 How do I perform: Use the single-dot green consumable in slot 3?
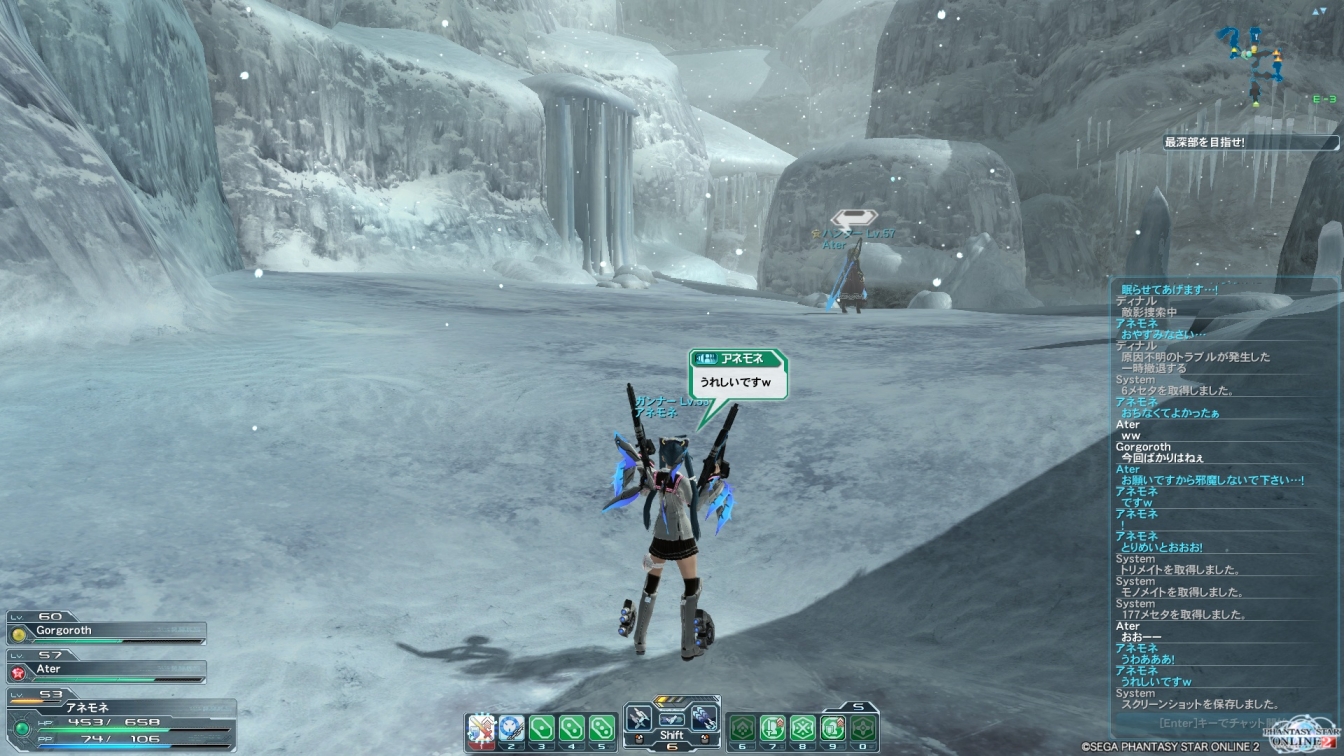542,727
